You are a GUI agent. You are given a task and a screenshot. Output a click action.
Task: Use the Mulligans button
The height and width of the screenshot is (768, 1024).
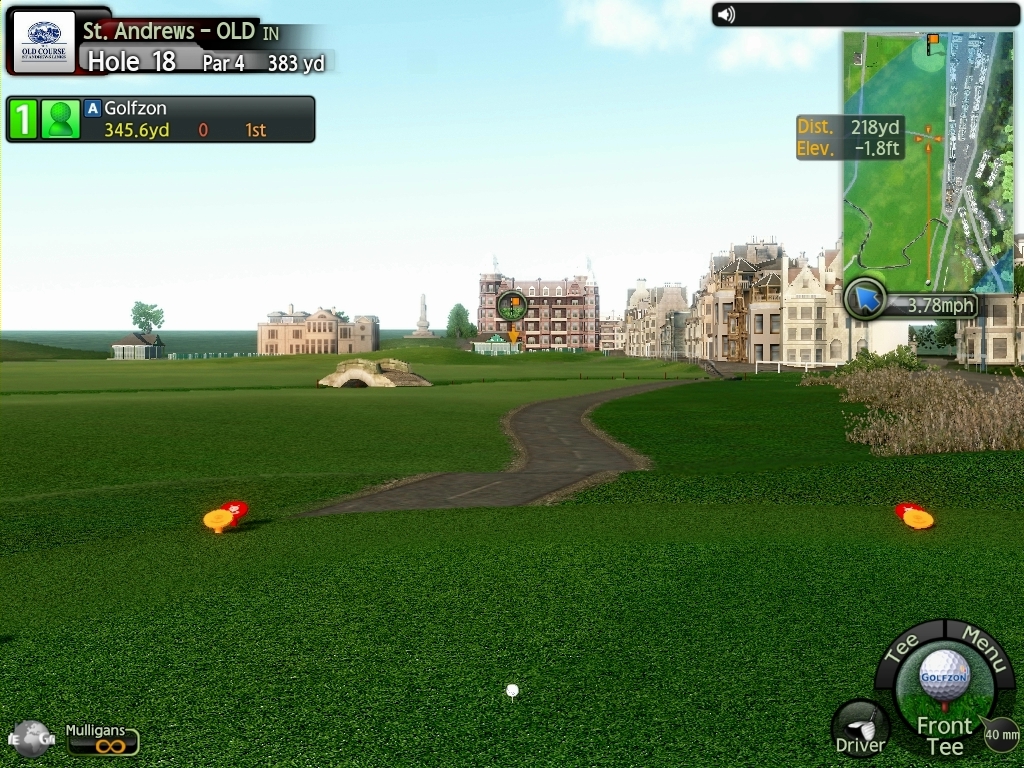click(x=102, y=739)
